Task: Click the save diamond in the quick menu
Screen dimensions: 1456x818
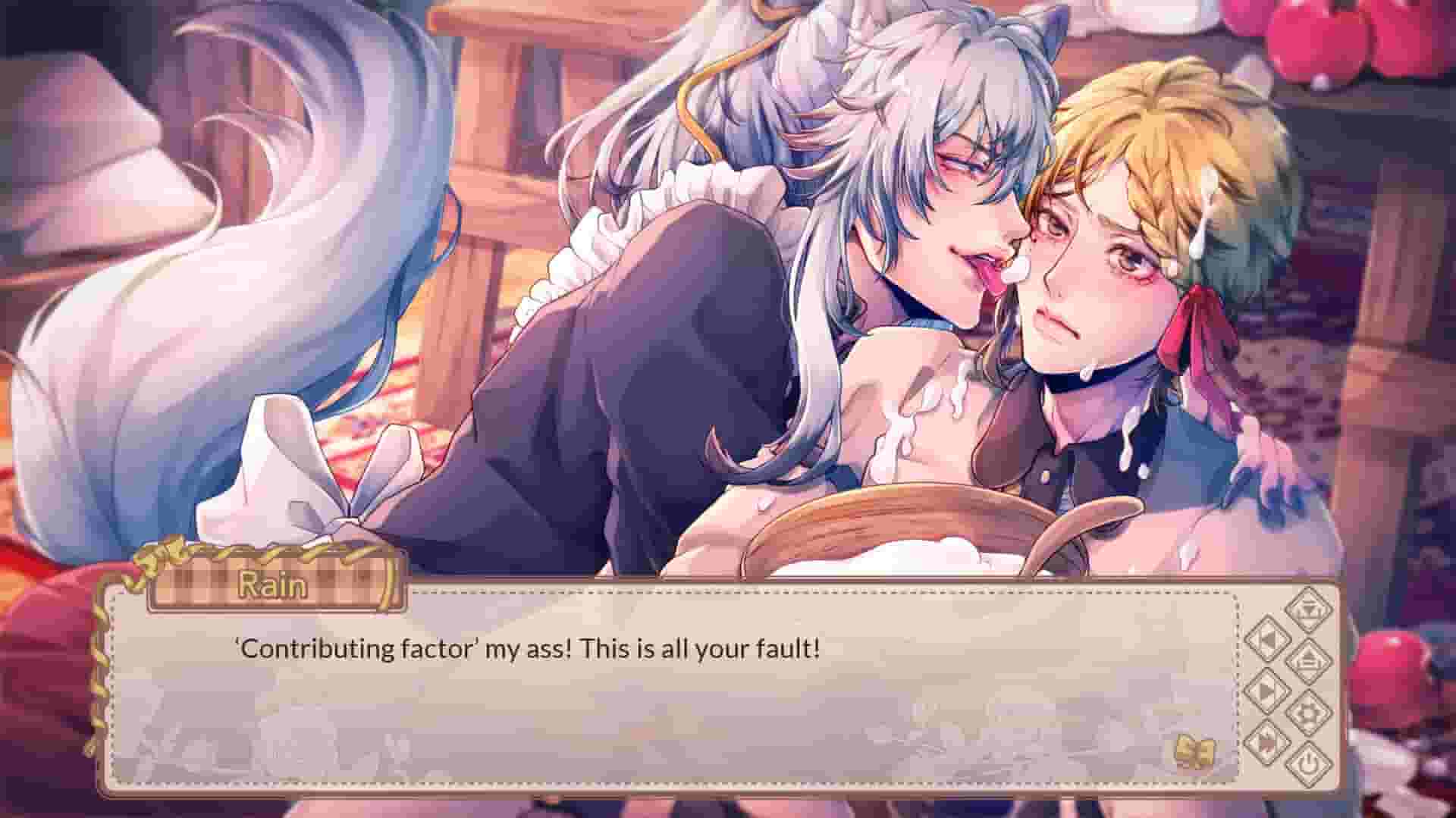Action: 1308,613
